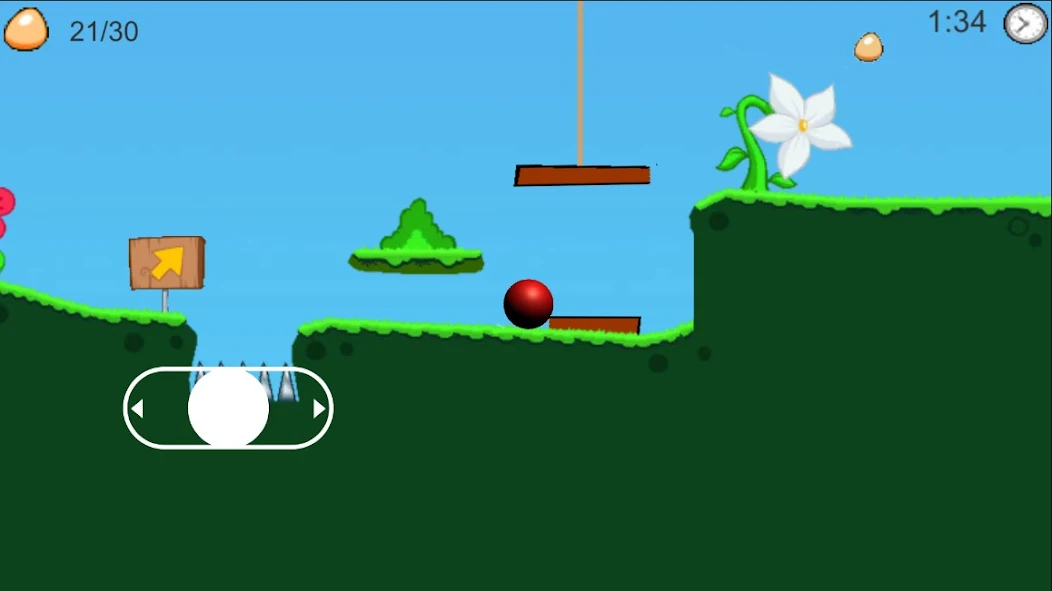Tap the right arrow on the movement control

pos(319,408)
